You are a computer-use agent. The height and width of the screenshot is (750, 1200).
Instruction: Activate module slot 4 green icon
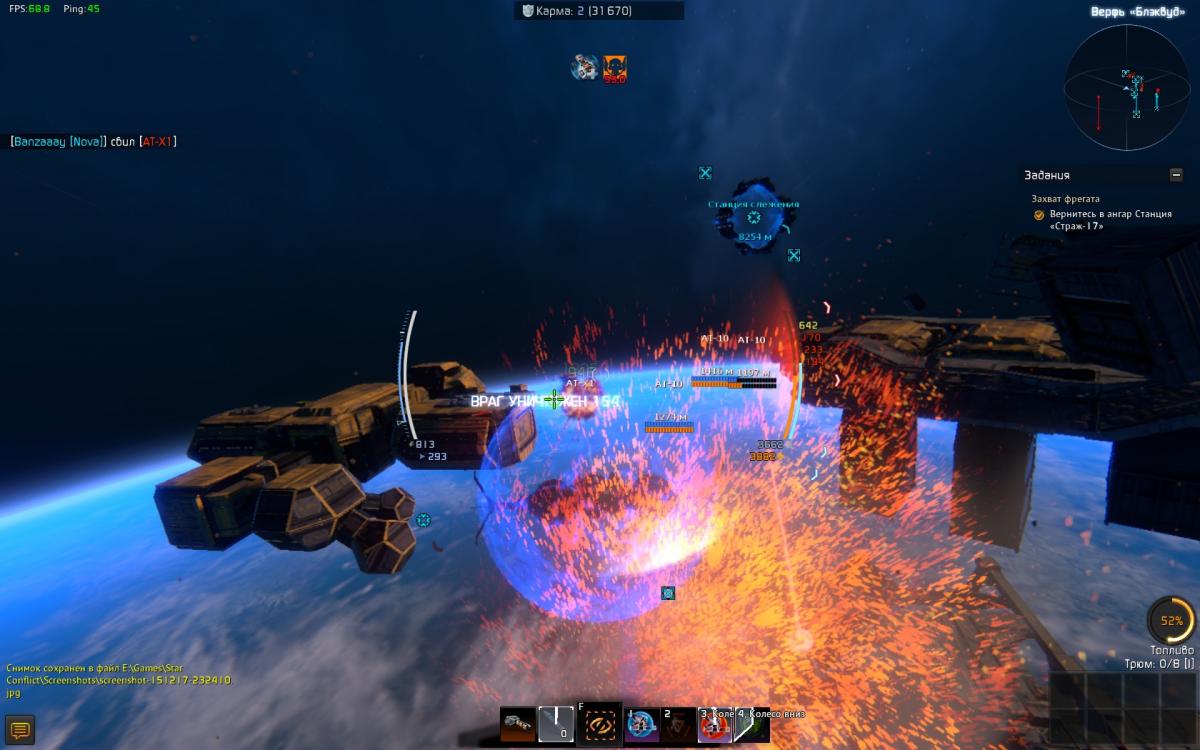751,725
